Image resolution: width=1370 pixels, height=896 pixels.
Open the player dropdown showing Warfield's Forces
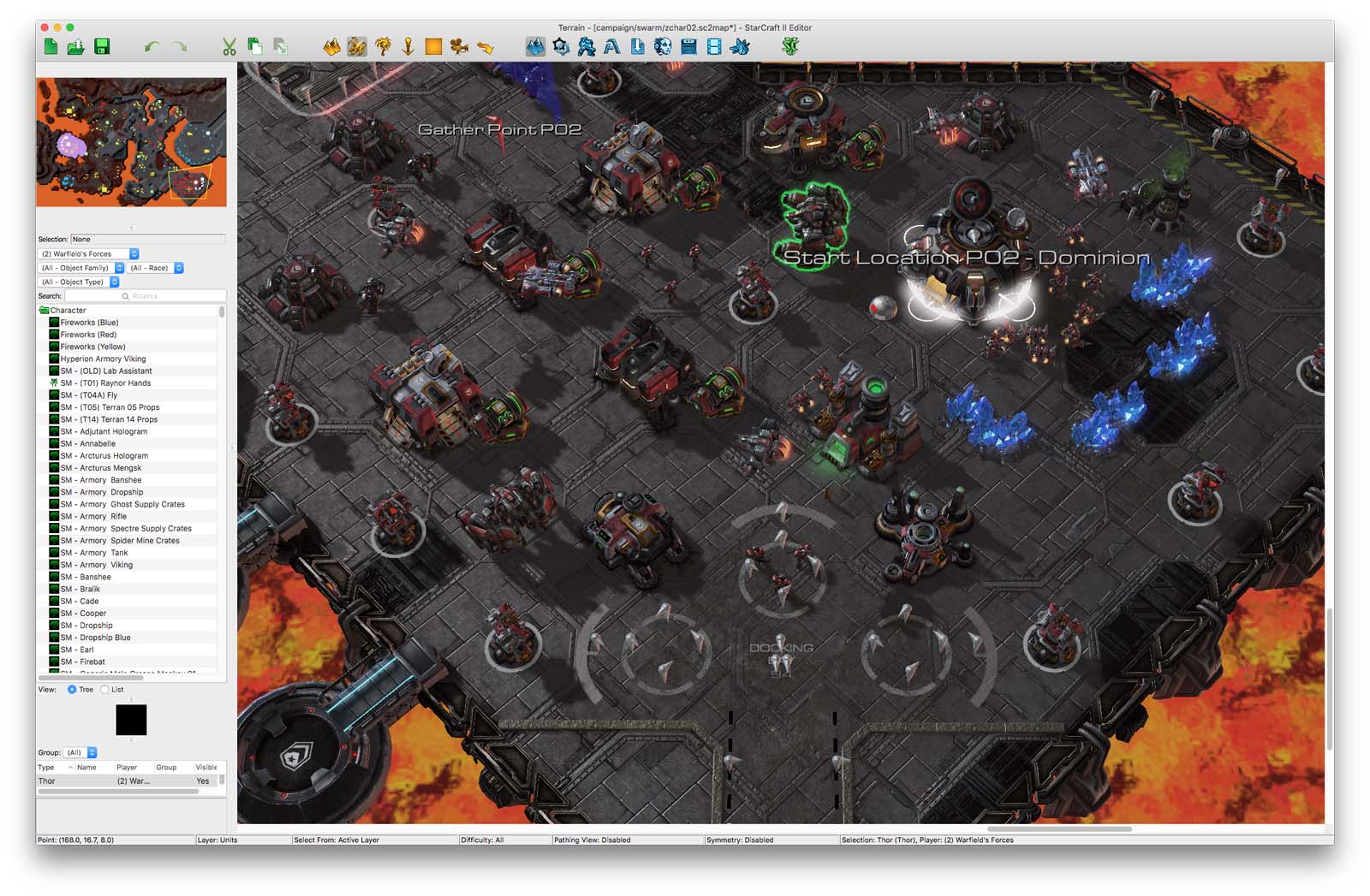coord(89,254)
